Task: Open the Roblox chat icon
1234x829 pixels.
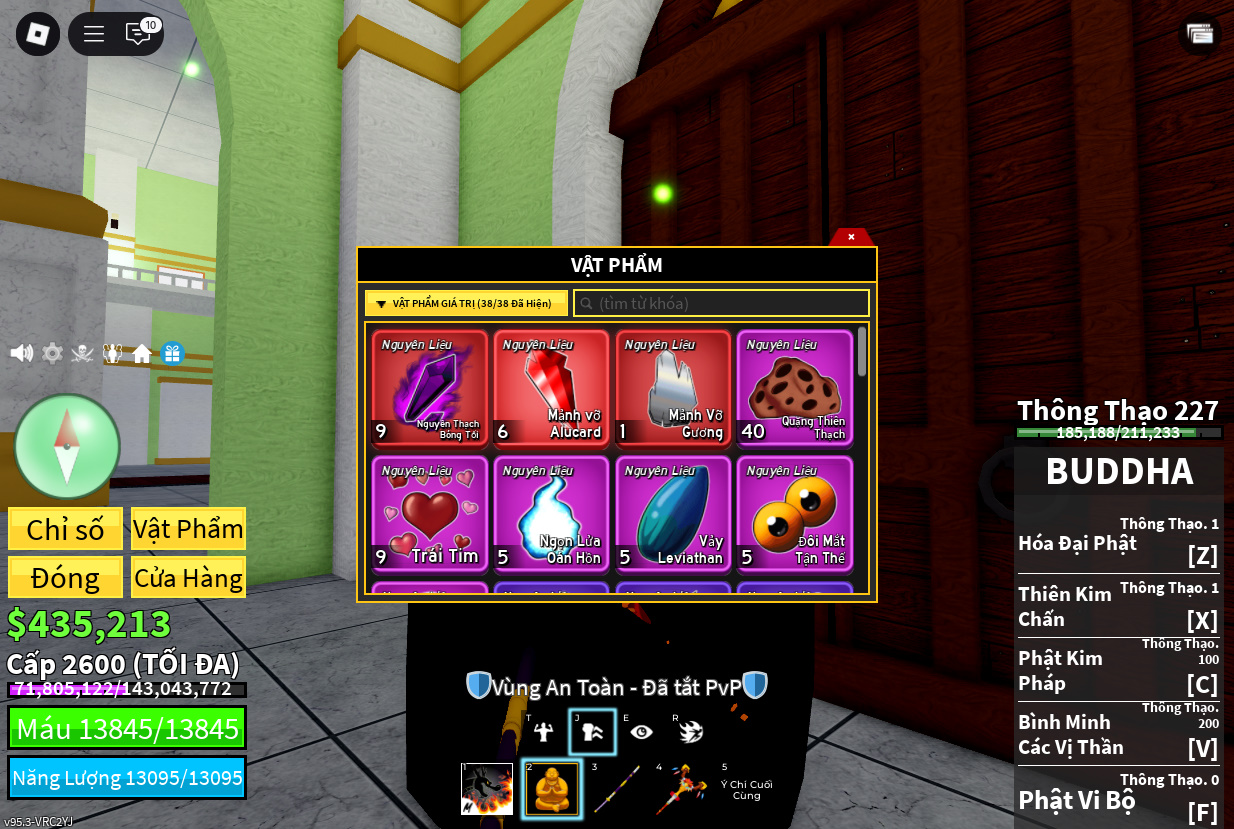Action: tap(138, 34)
